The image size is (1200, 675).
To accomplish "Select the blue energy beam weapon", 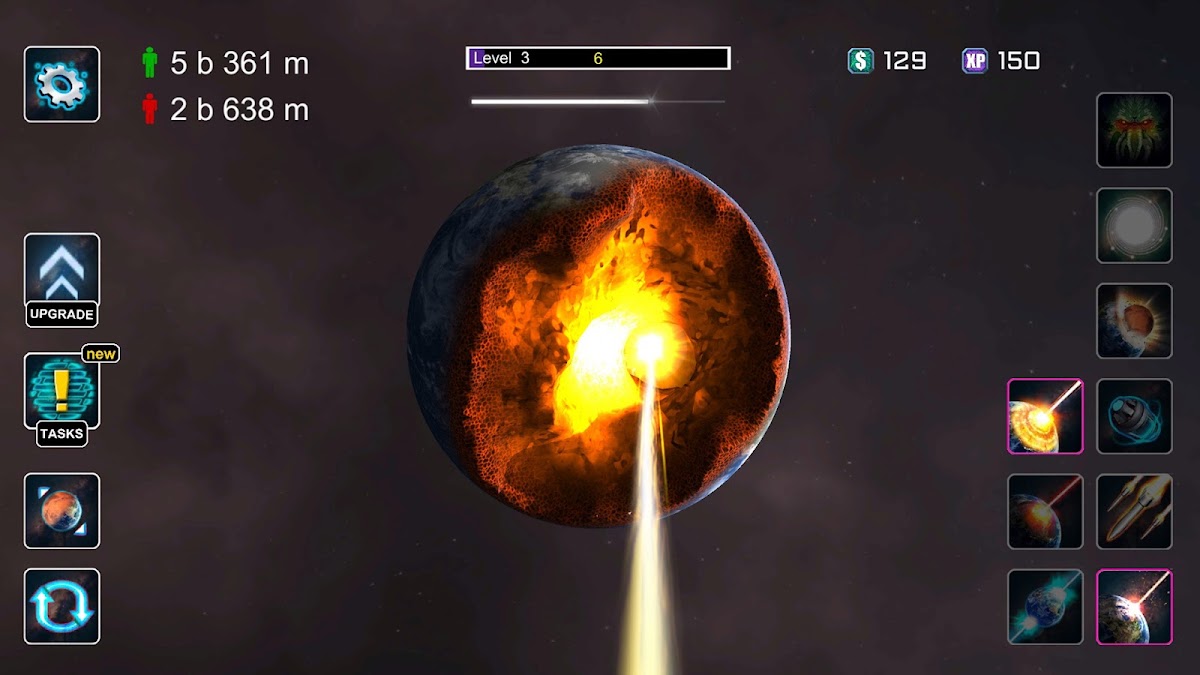I will 1045,606.
